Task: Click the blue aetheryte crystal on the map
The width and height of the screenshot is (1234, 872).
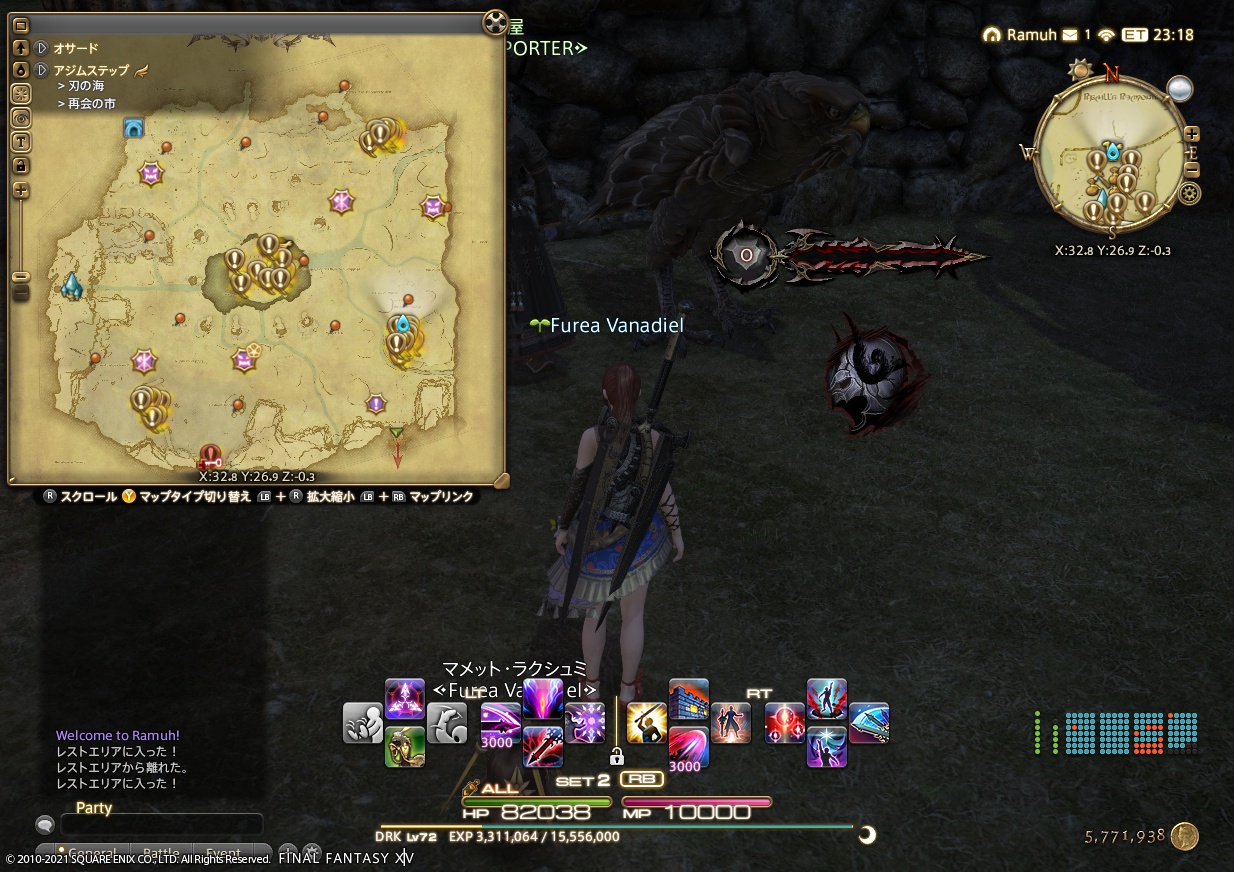Action: [x=72, y=287]
